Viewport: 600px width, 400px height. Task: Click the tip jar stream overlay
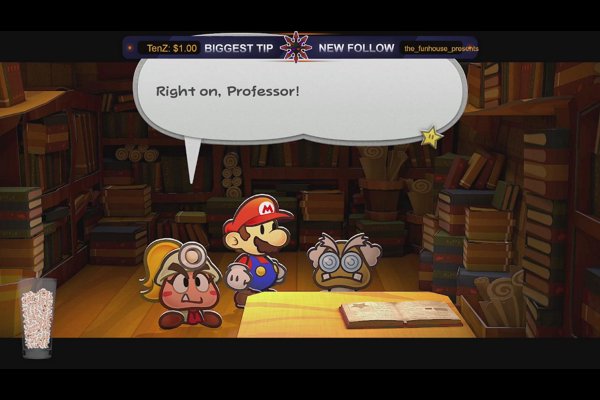[37, 318]
